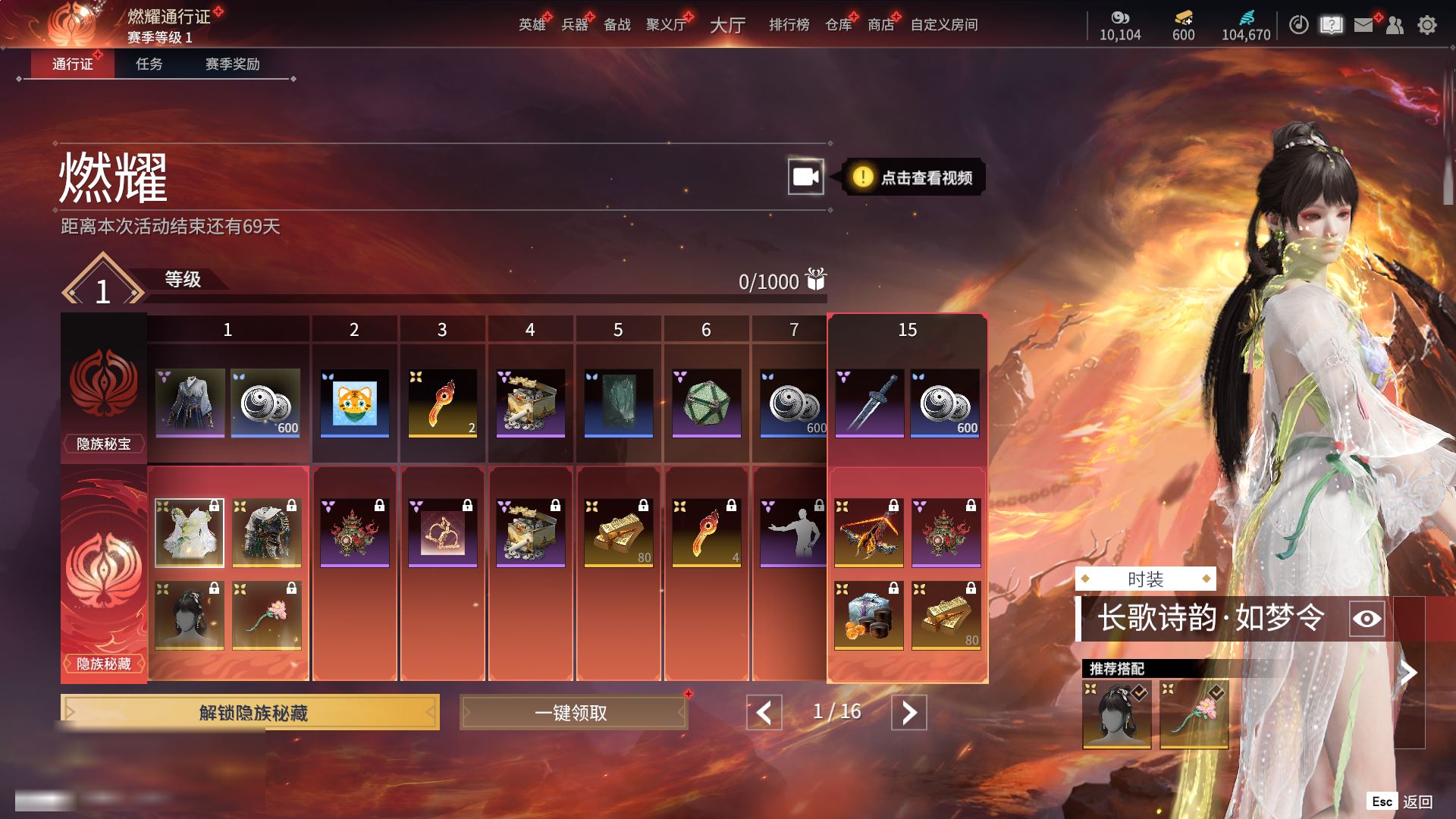Select the tiger avatar reward at level 2
Image resolution: width=1456 pixels, height=819 pixels.
[354, 403]
